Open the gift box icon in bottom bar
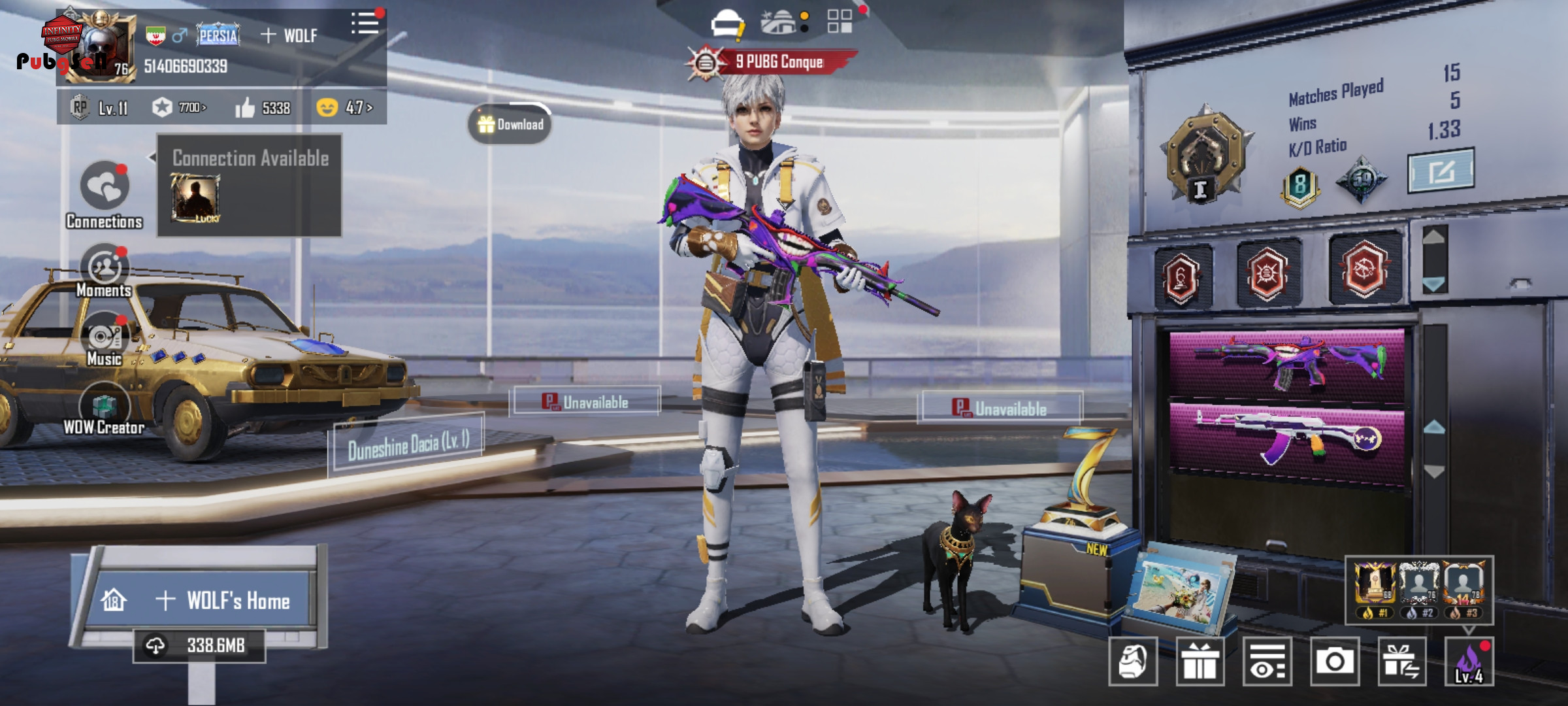1568x706 pixels. (x=1200, y=662)
